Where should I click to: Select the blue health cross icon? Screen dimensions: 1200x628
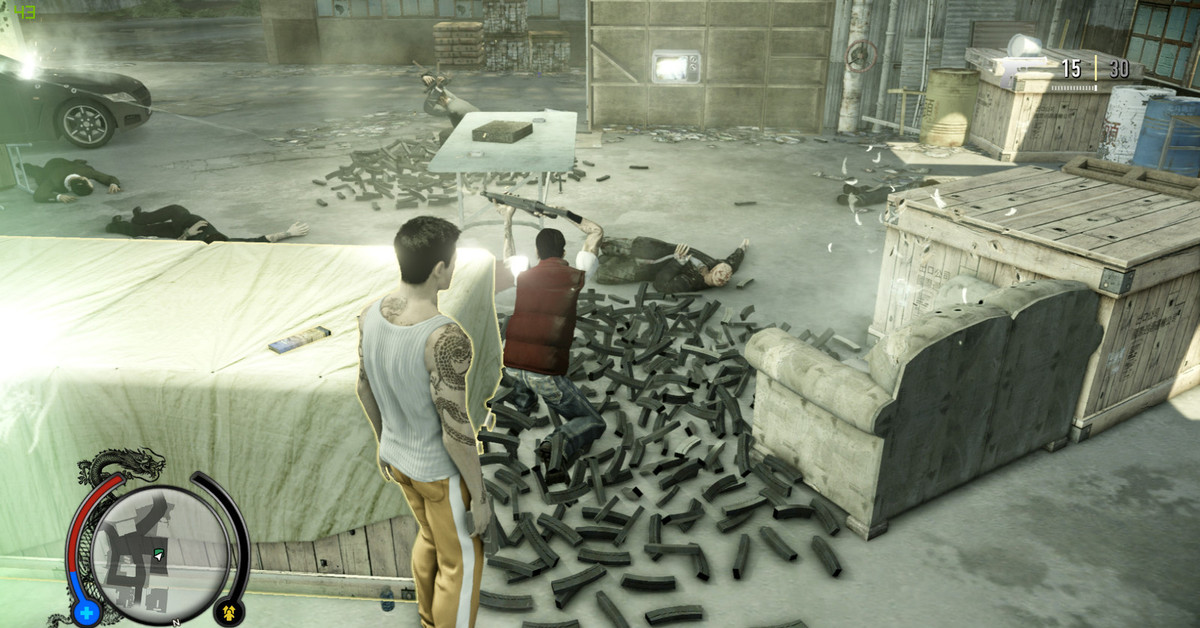(85, 612)
